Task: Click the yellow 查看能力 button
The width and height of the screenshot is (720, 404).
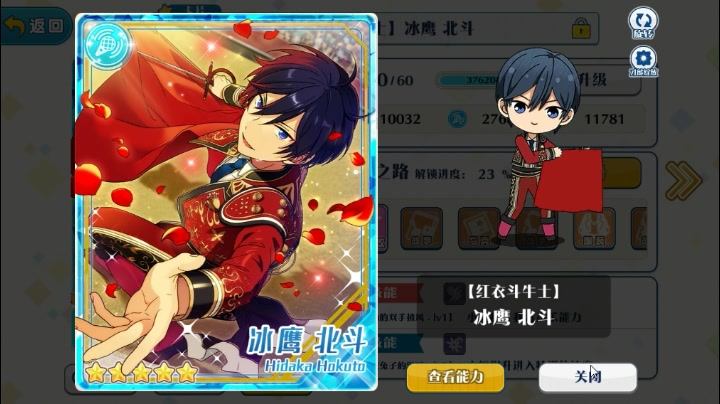Action: pos(455,377)
